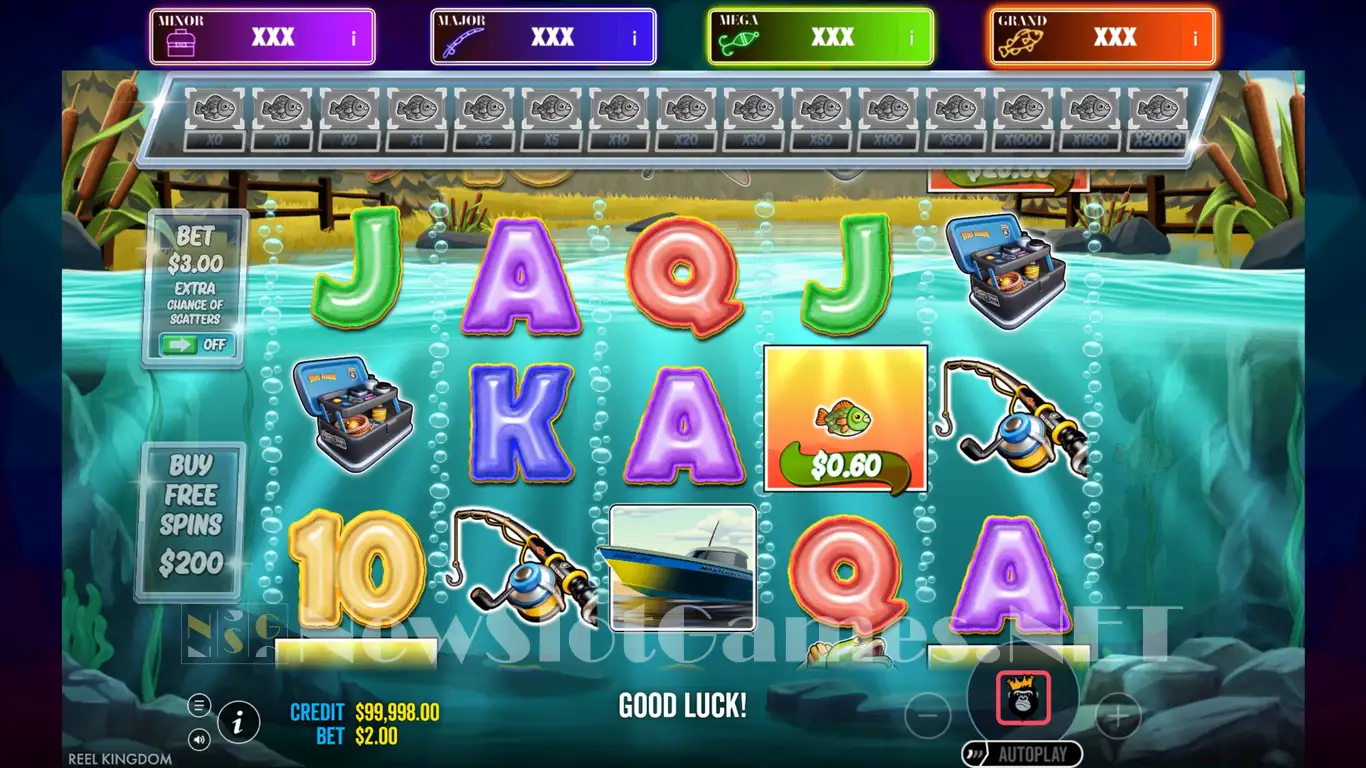Screen dimensions: 1366x768
Task: Open the hamburger menu icon
Action: tap(199, 705)
